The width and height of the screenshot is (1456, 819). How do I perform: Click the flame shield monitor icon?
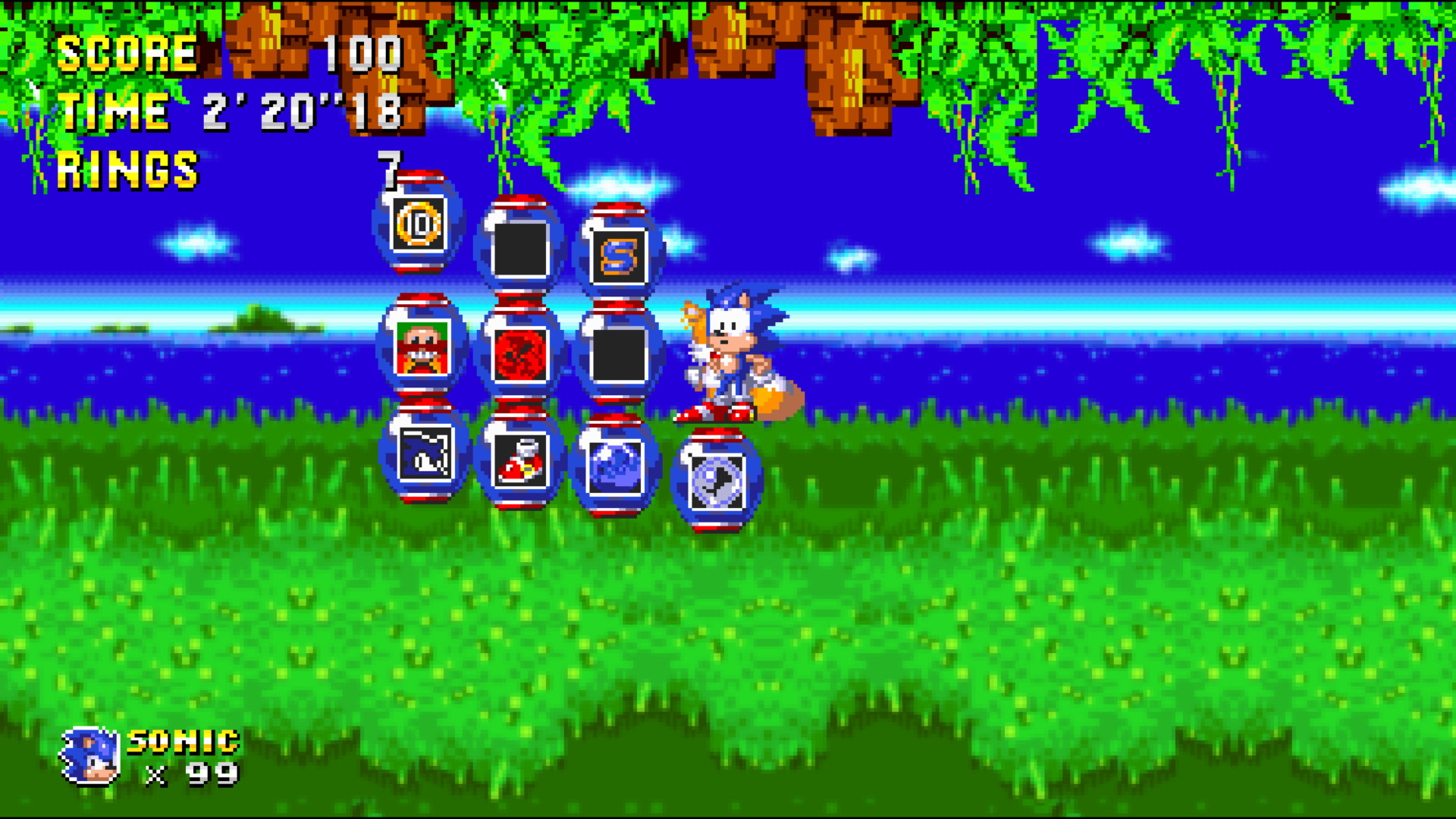click(x=525, y=352)
